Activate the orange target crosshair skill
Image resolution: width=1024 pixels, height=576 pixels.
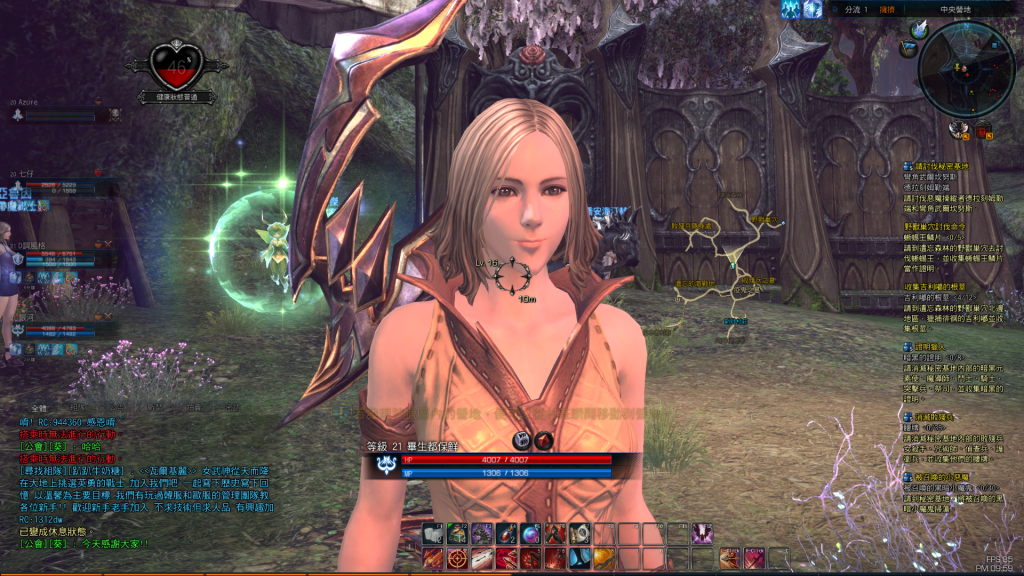[457, 558]
